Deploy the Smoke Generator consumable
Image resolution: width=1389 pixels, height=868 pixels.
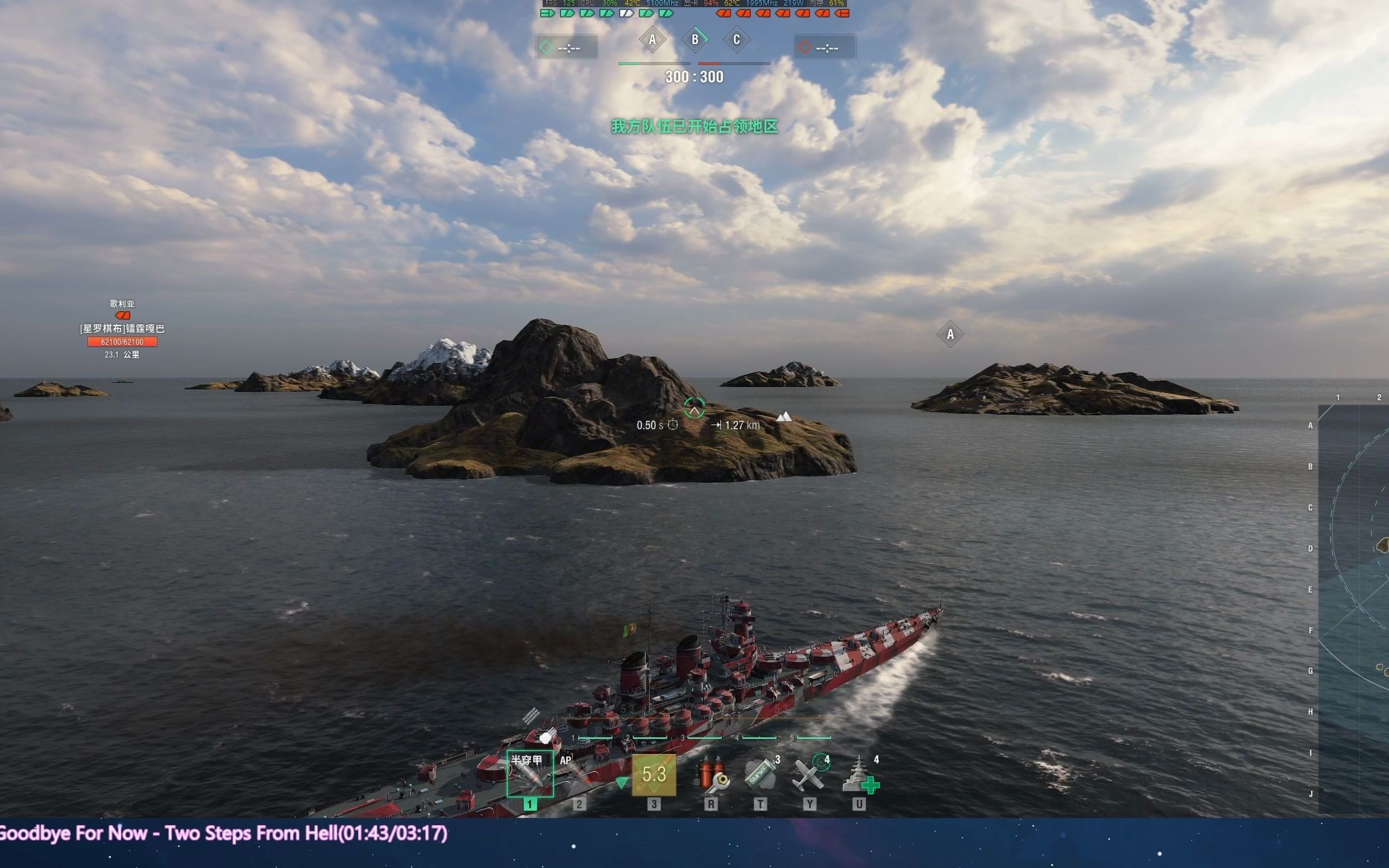(761, 775)
